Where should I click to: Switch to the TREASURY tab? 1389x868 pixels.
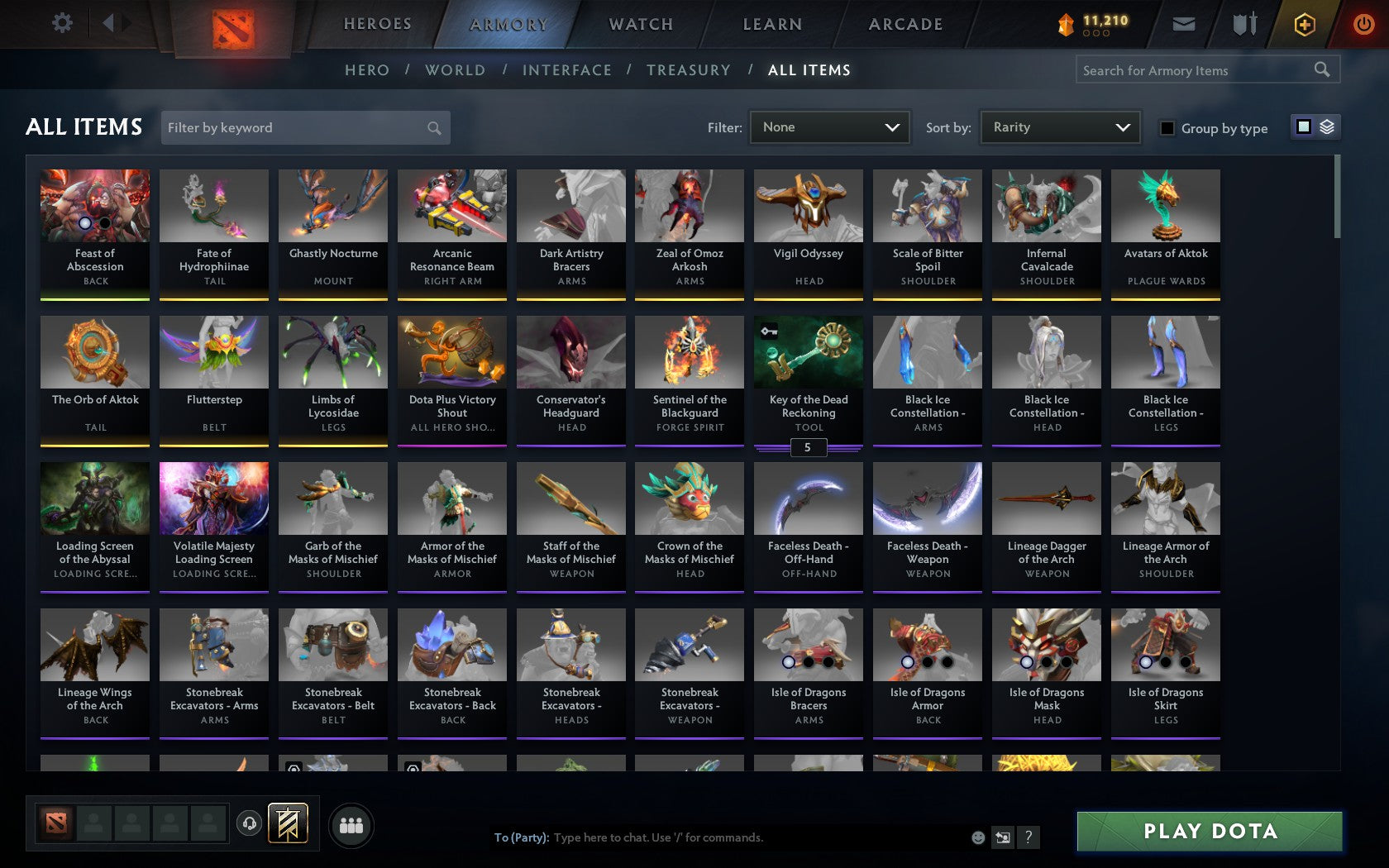tap(689, 70)
